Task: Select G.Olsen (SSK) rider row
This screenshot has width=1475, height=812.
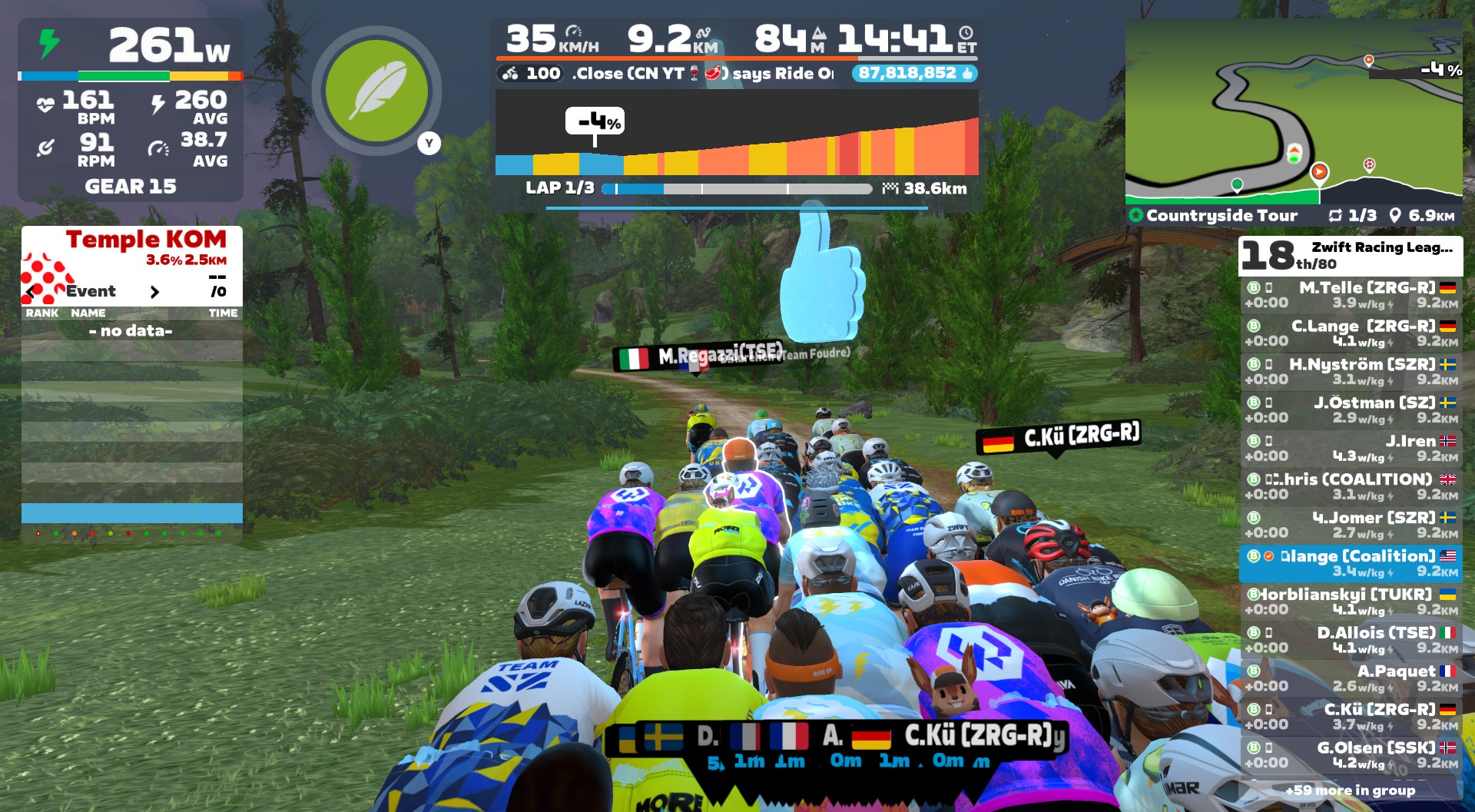Action: pyautogui.click(x=1351, y=754)
